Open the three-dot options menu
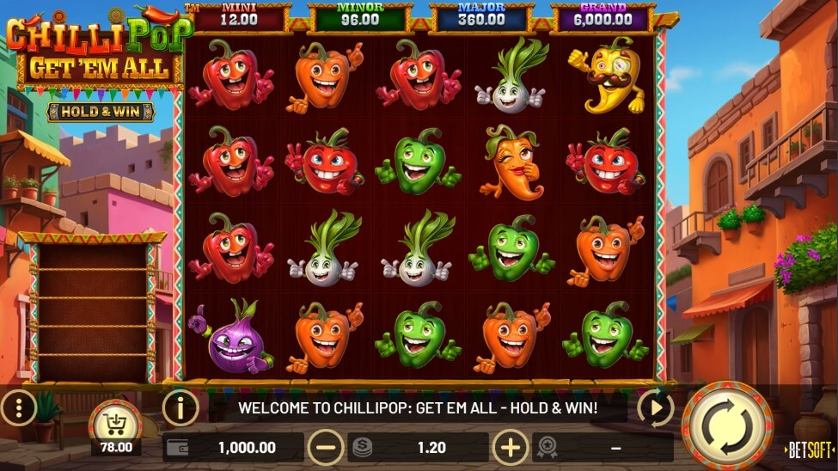Viewport: 838px width, 471px height. [19, 407]
